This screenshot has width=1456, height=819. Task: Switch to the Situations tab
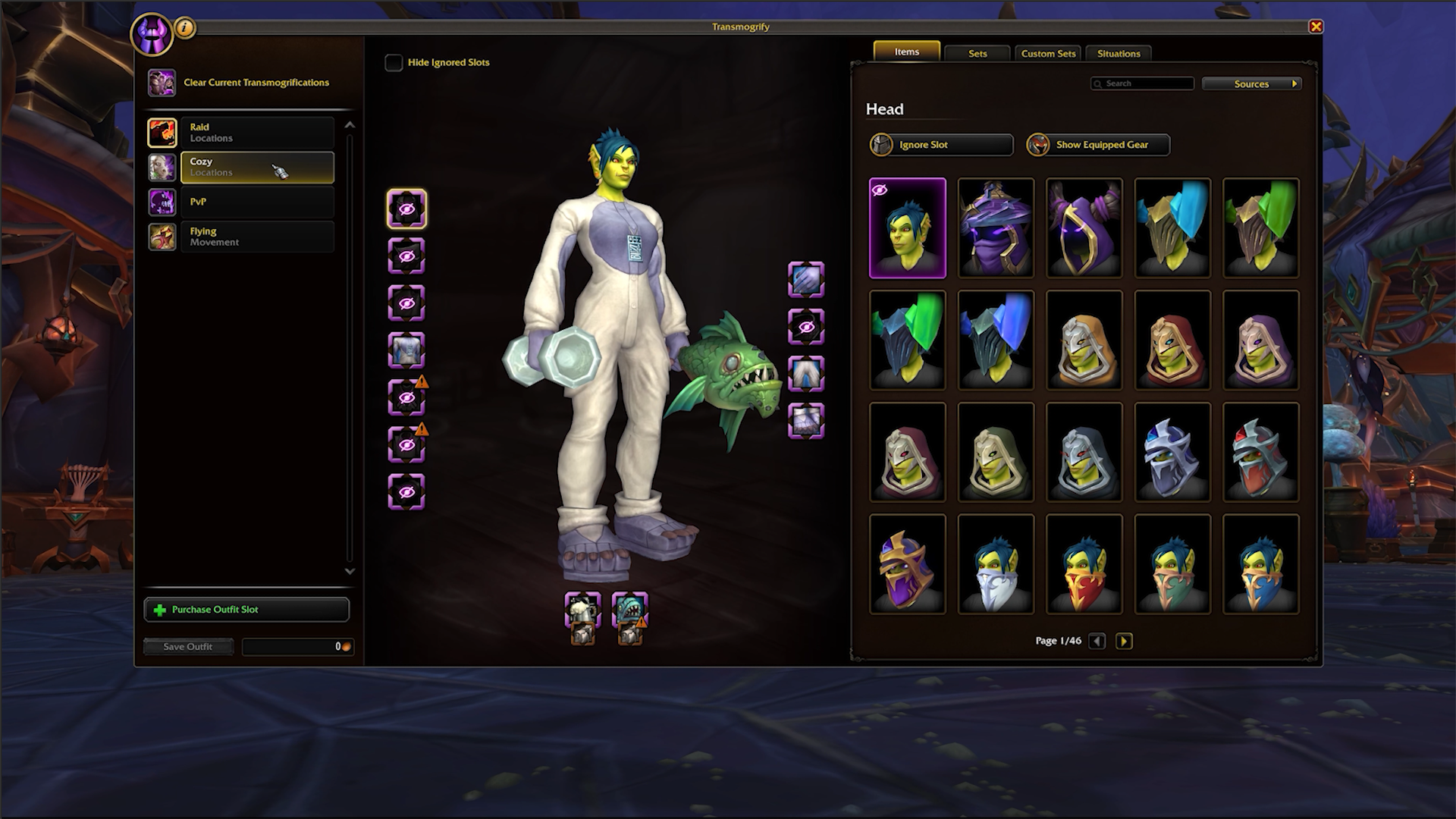point(1119,53)
